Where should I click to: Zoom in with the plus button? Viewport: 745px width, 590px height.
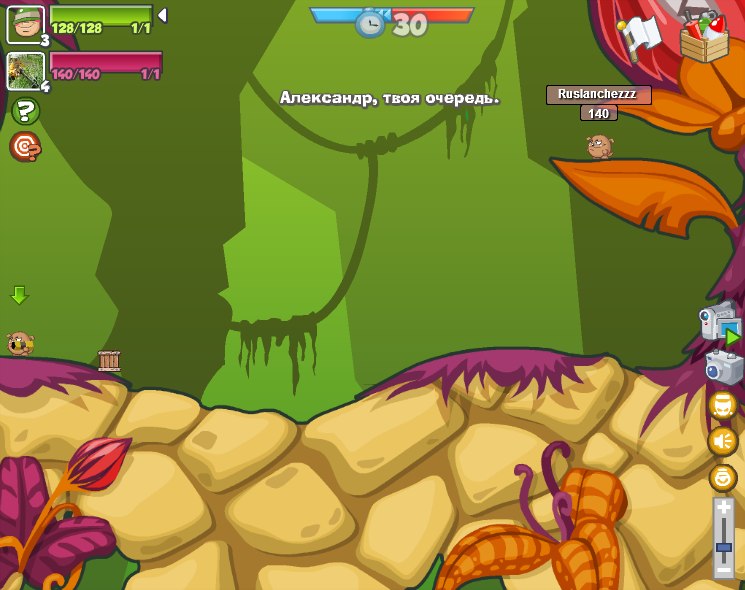(723, 508)
